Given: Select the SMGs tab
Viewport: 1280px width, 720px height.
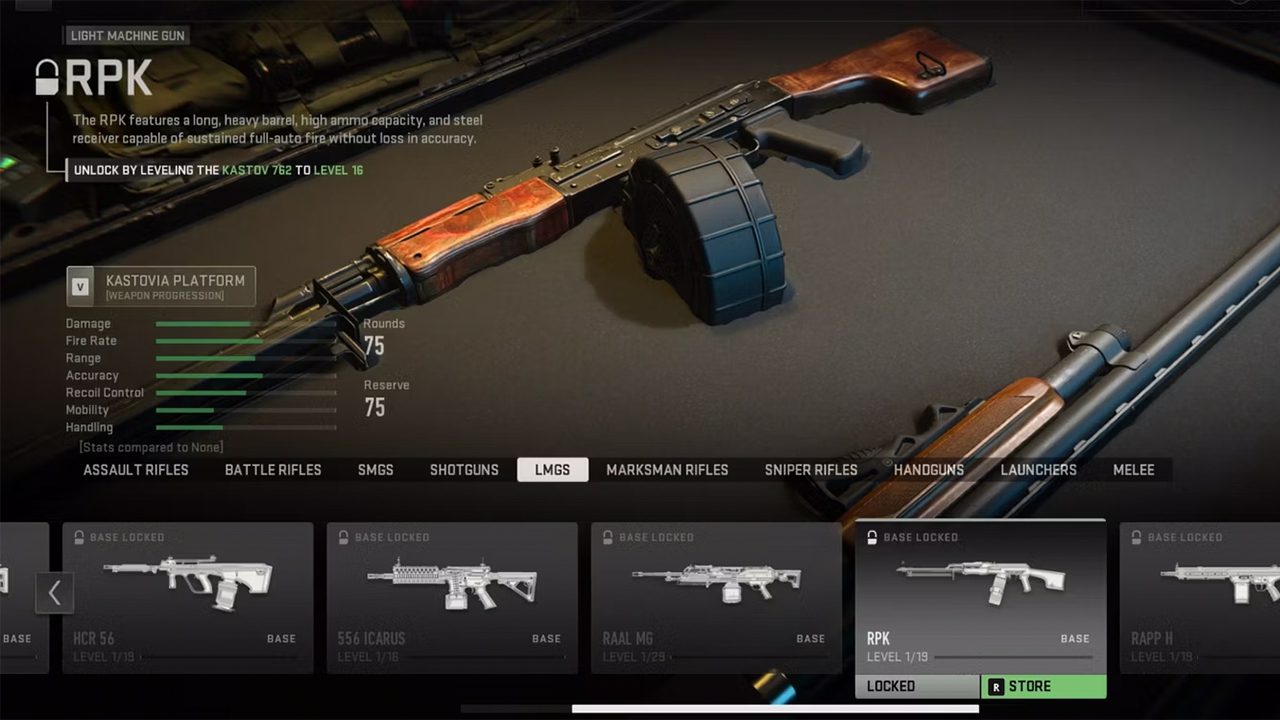Looking at the screenshot, I should 376,470.
